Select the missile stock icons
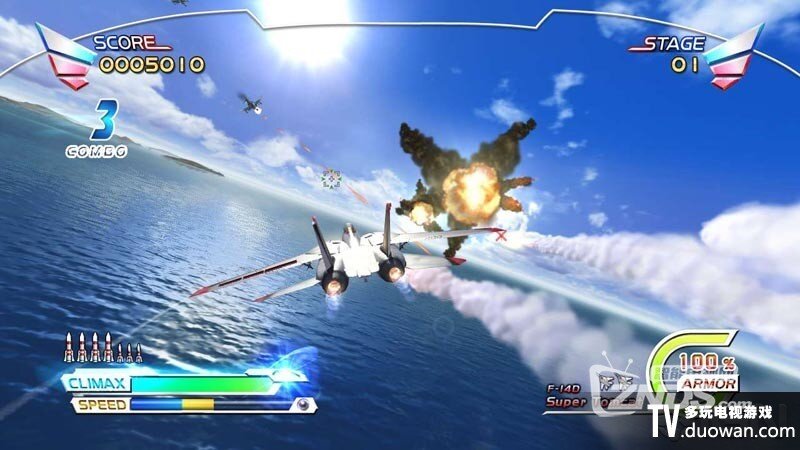 coord(103,347)
